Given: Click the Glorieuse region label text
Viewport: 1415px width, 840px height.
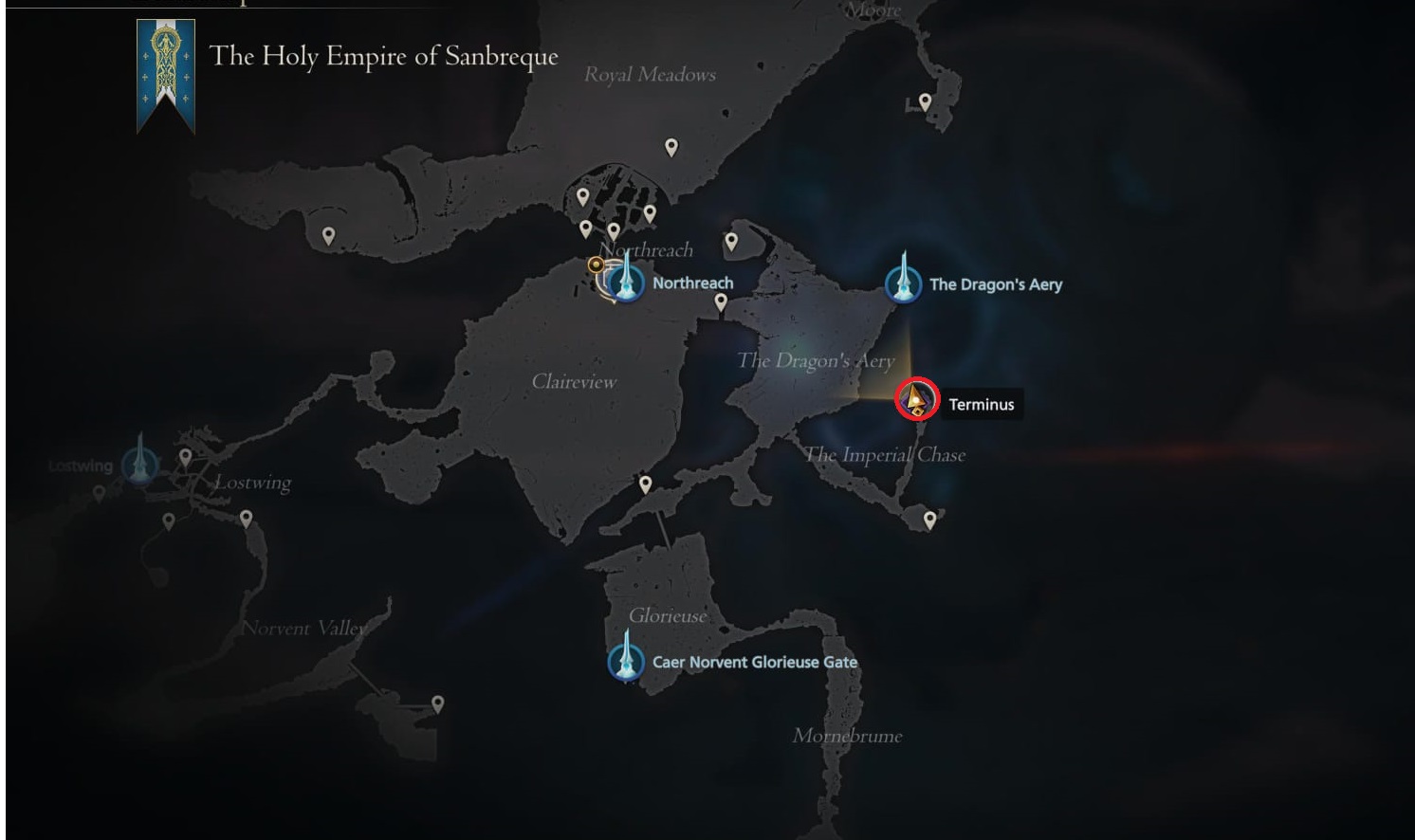Looking at the screenshot, I should point(669,615).
